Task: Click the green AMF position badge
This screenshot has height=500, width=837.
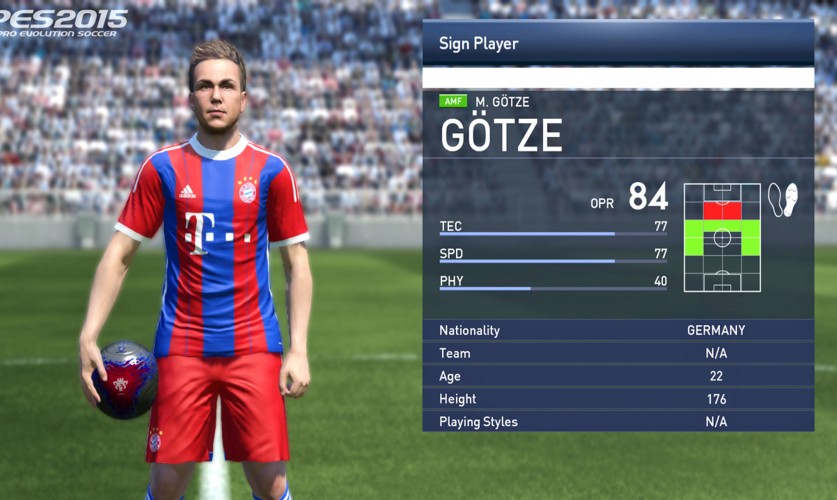Action: click(453, 102)
